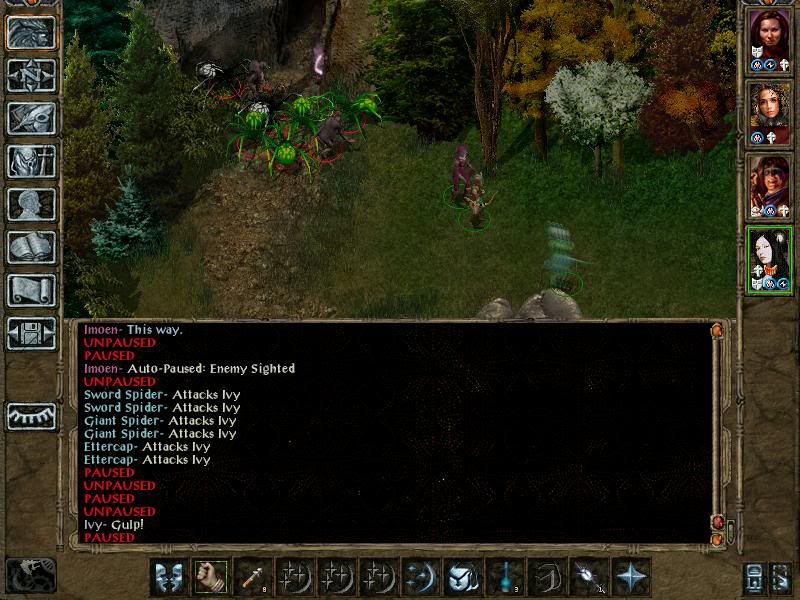
Task: Choose the masked character portrait
Action: coord(770,183)
